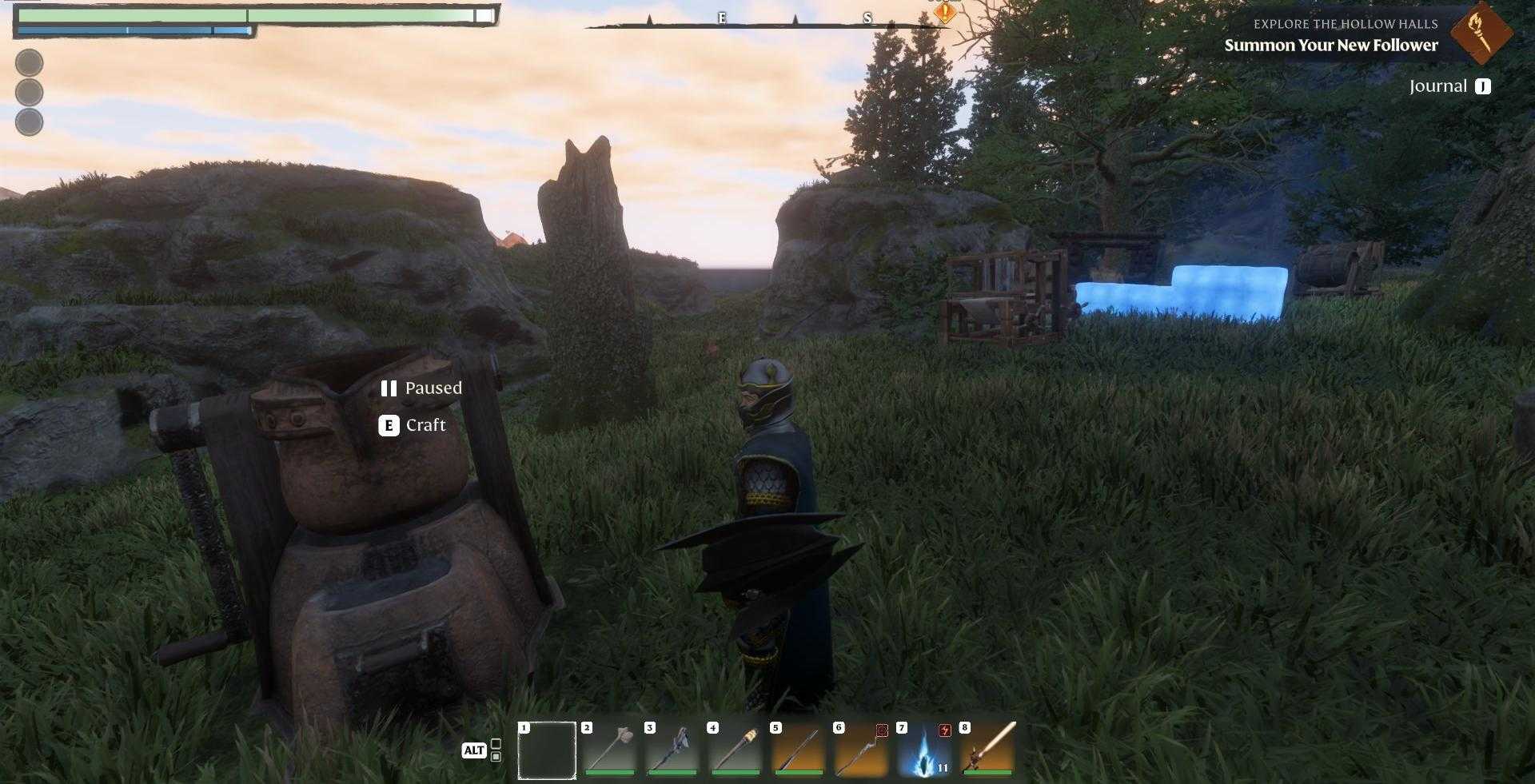Viewport: 1535px width, 784px height.
Task: Equip the torch in hotbar slot 4
Action: (x=736, y=750)
